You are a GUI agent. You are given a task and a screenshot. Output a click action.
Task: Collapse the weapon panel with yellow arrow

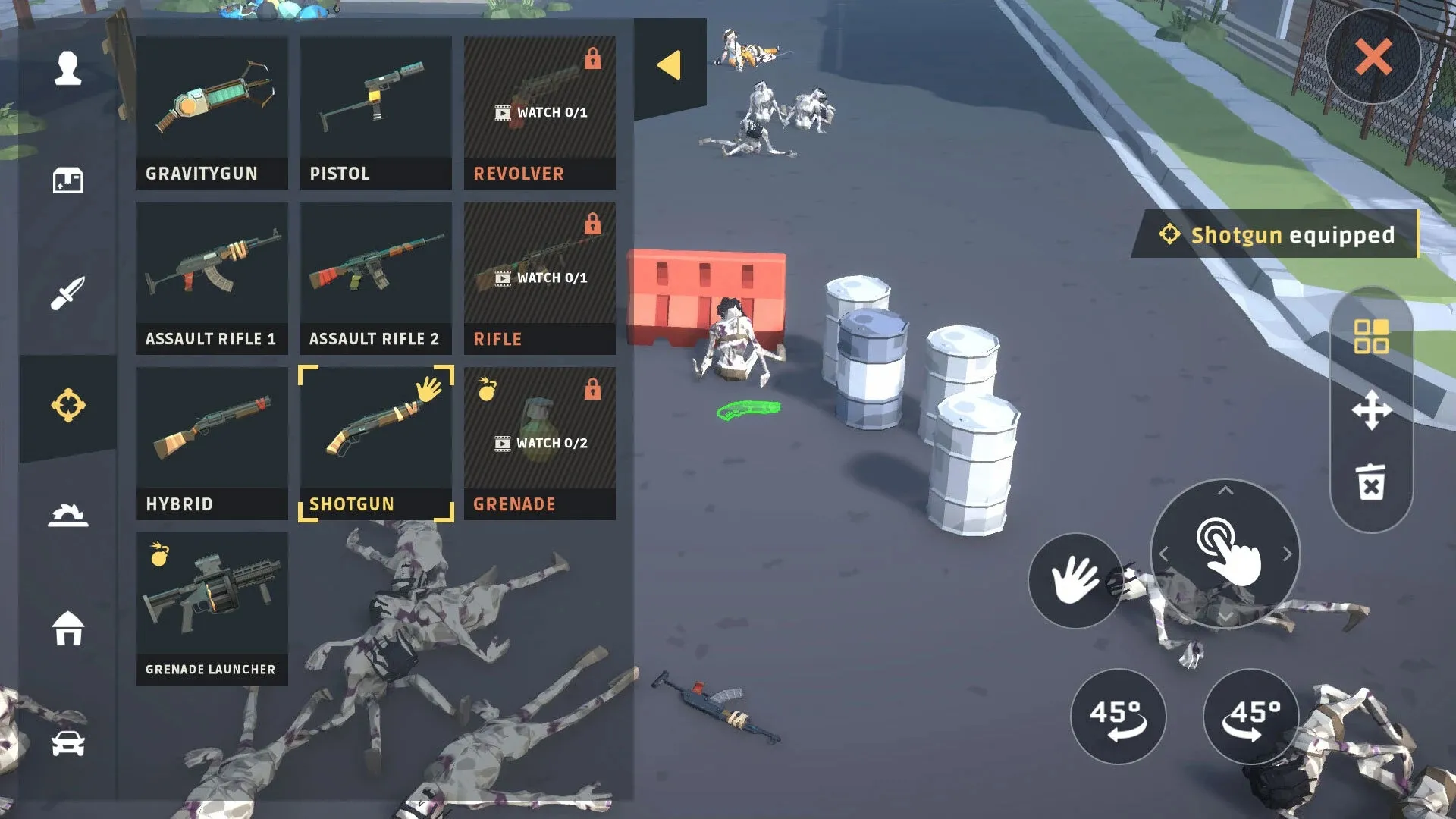click(669, 65)
